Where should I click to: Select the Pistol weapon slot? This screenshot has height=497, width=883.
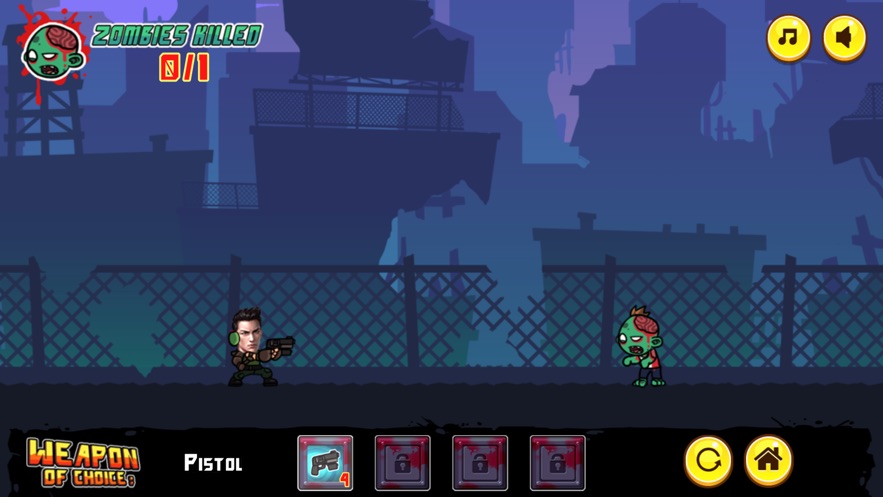click(x=325, y=463)
